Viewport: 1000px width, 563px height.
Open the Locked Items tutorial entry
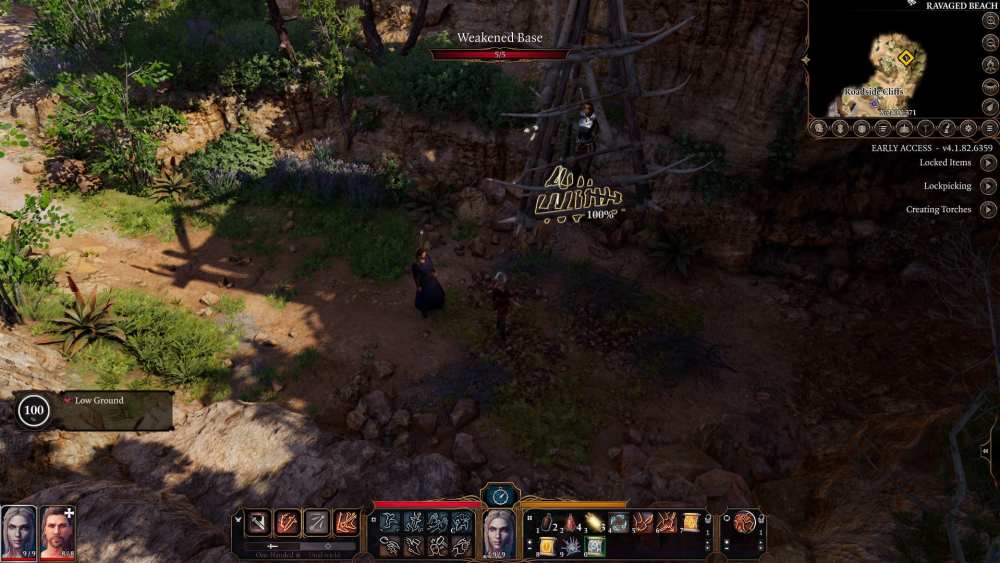(988, 162)
